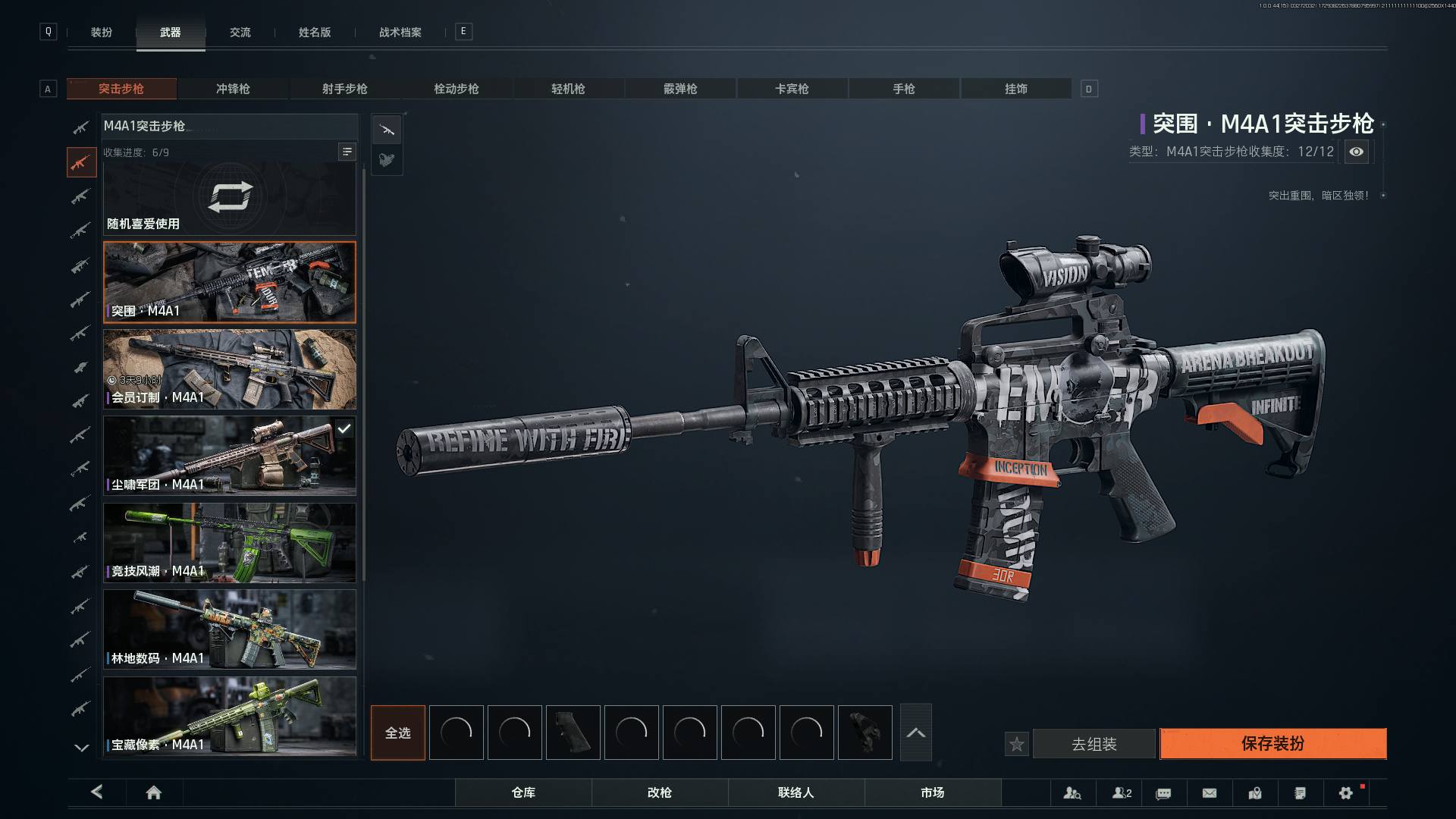Toggle the star favorite button
1456x819 pixels.
1017,745
